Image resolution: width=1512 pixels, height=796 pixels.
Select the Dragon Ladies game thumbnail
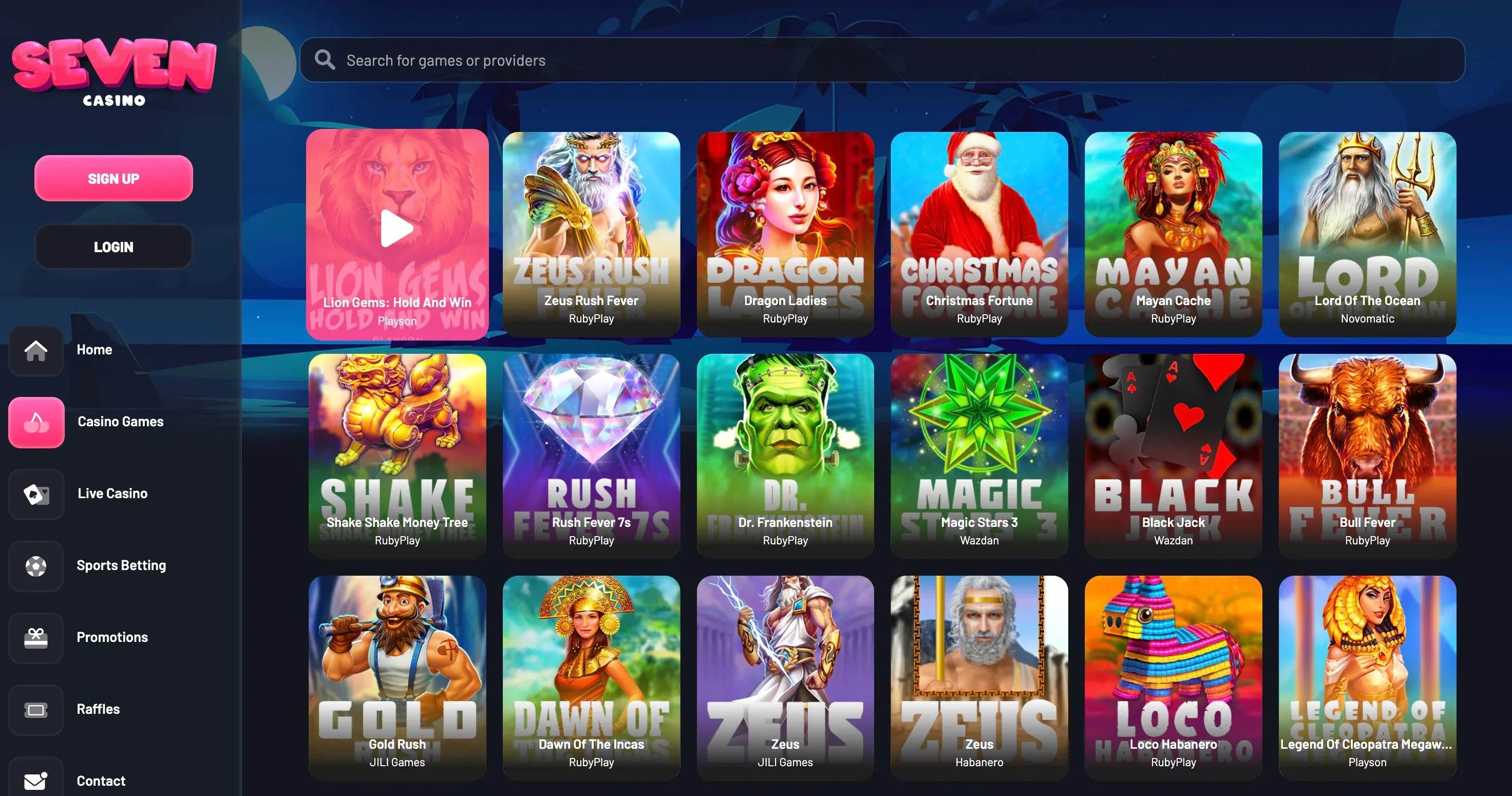pyautogui.click(x=785, y=234)
